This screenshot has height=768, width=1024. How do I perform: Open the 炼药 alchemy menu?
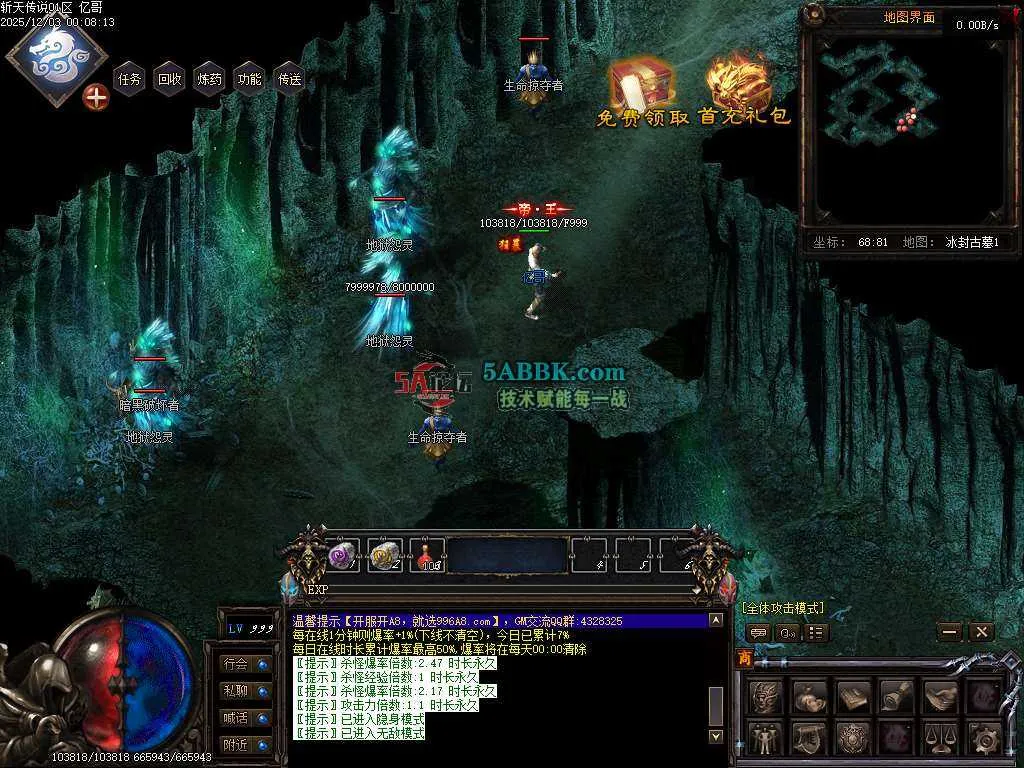coord(210,79)
